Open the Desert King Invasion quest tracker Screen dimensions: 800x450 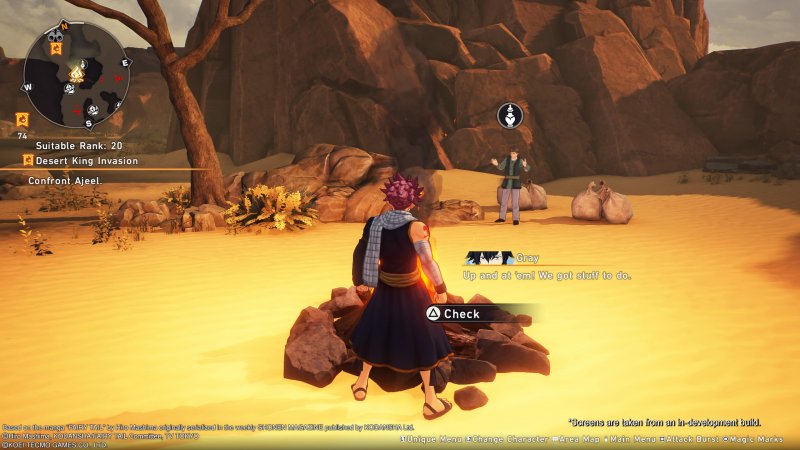pyautogui.click(x=80, y=160)
